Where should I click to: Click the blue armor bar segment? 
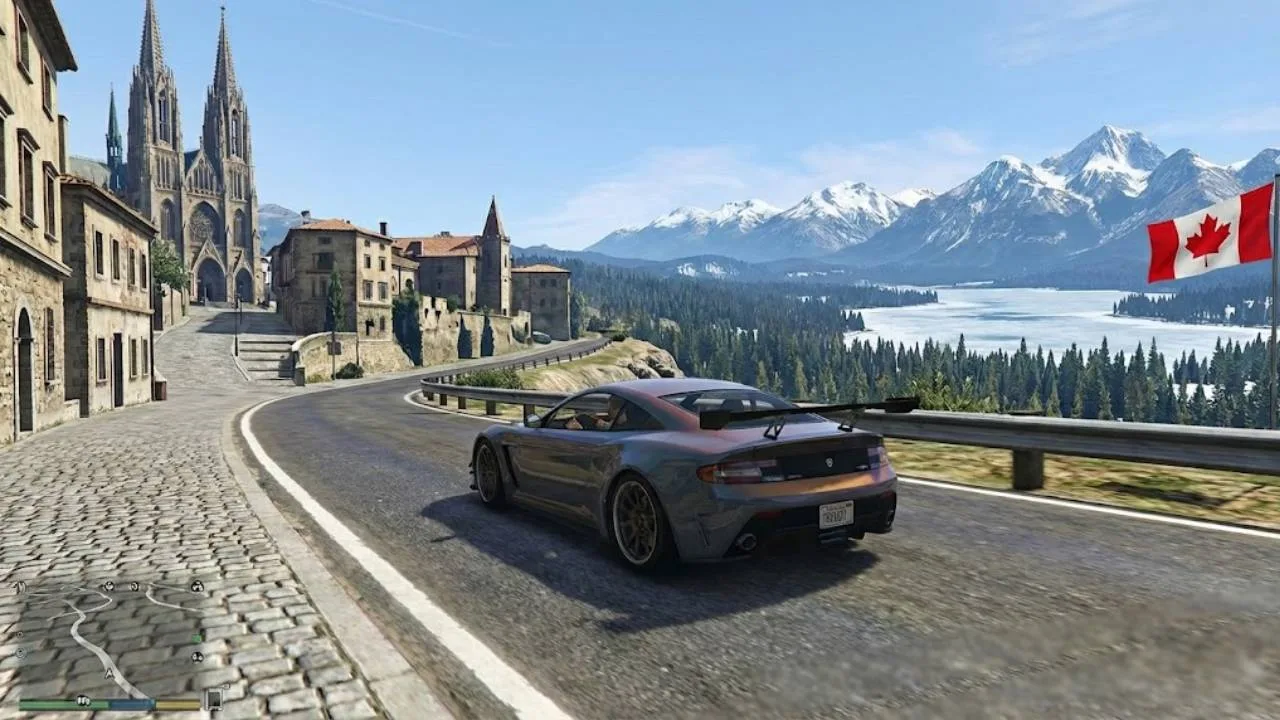point(131,703)
